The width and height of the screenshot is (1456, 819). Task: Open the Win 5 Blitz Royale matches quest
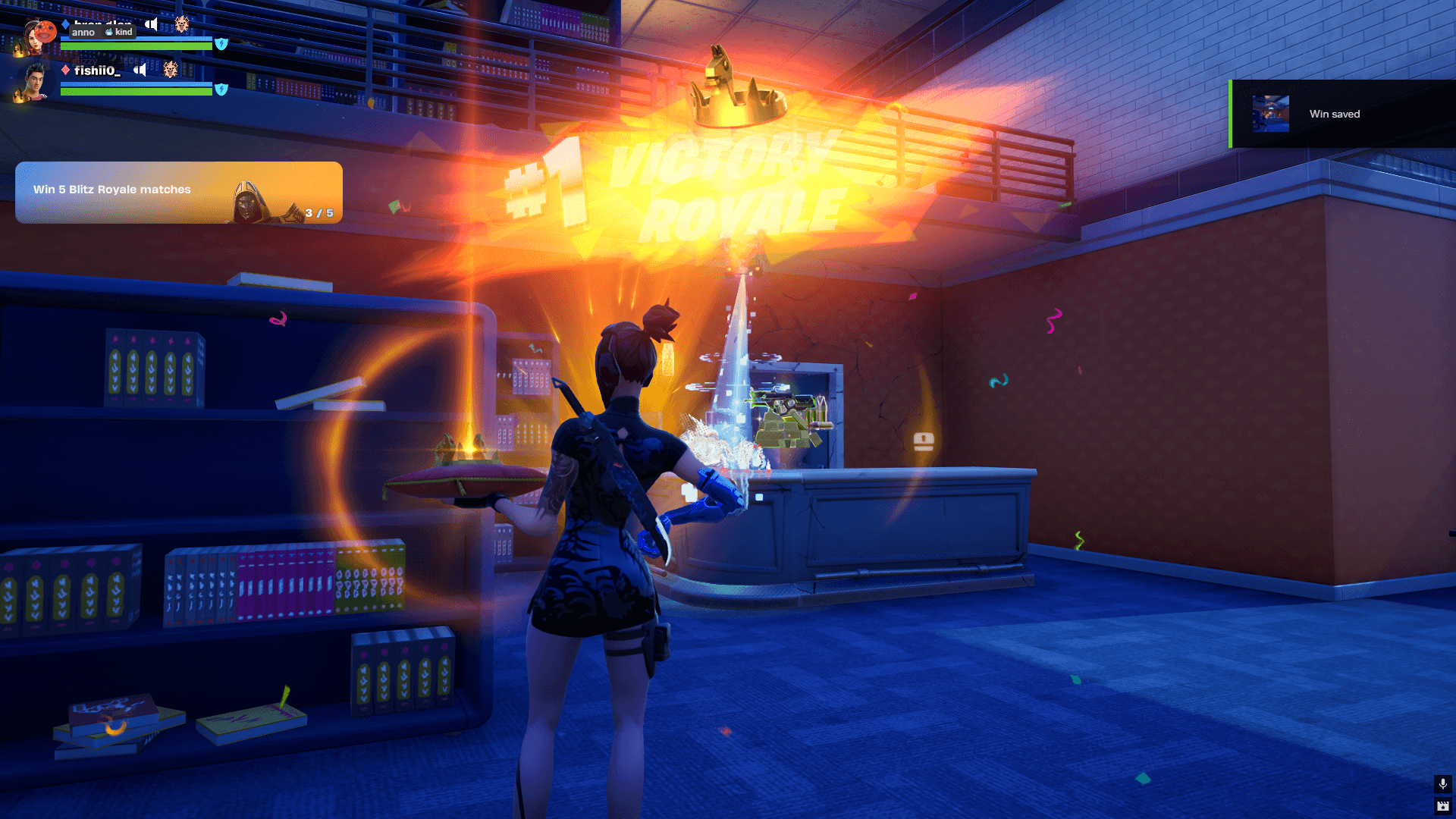(x=178, y=192)
